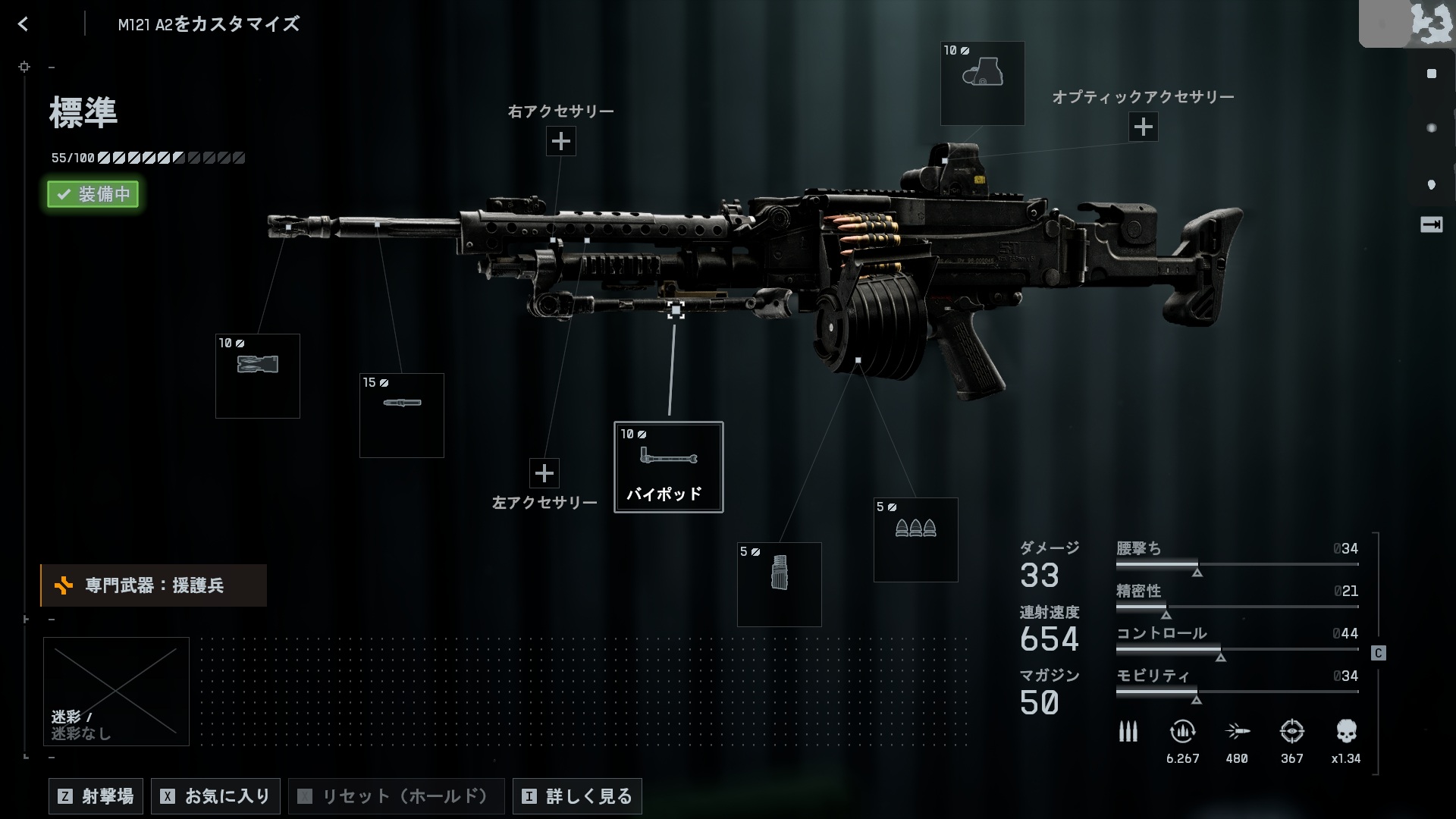1456x819 pixels.
Task: Select the 専門武器:援護兵 banner
Action: click(x=153, y=585)
